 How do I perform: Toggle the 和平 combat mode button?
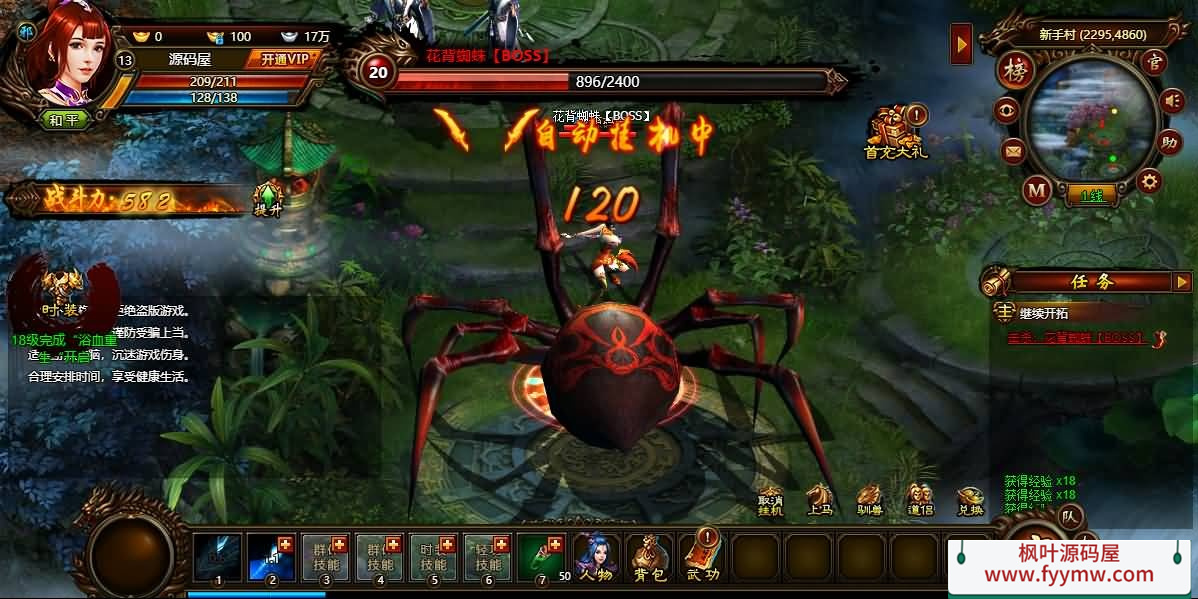click(x=64, y=119)
